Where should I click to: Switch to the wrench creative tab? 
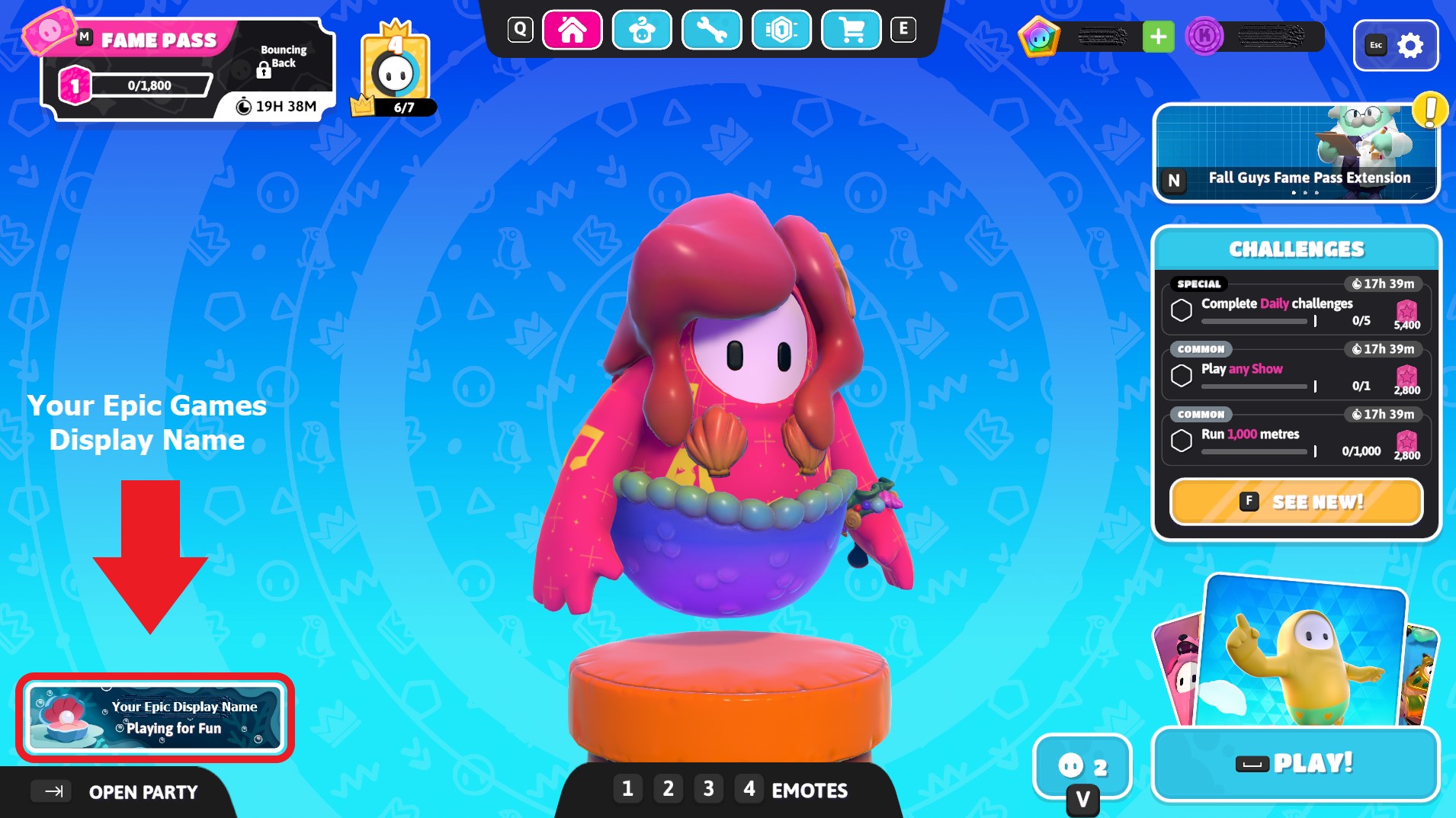711,30
